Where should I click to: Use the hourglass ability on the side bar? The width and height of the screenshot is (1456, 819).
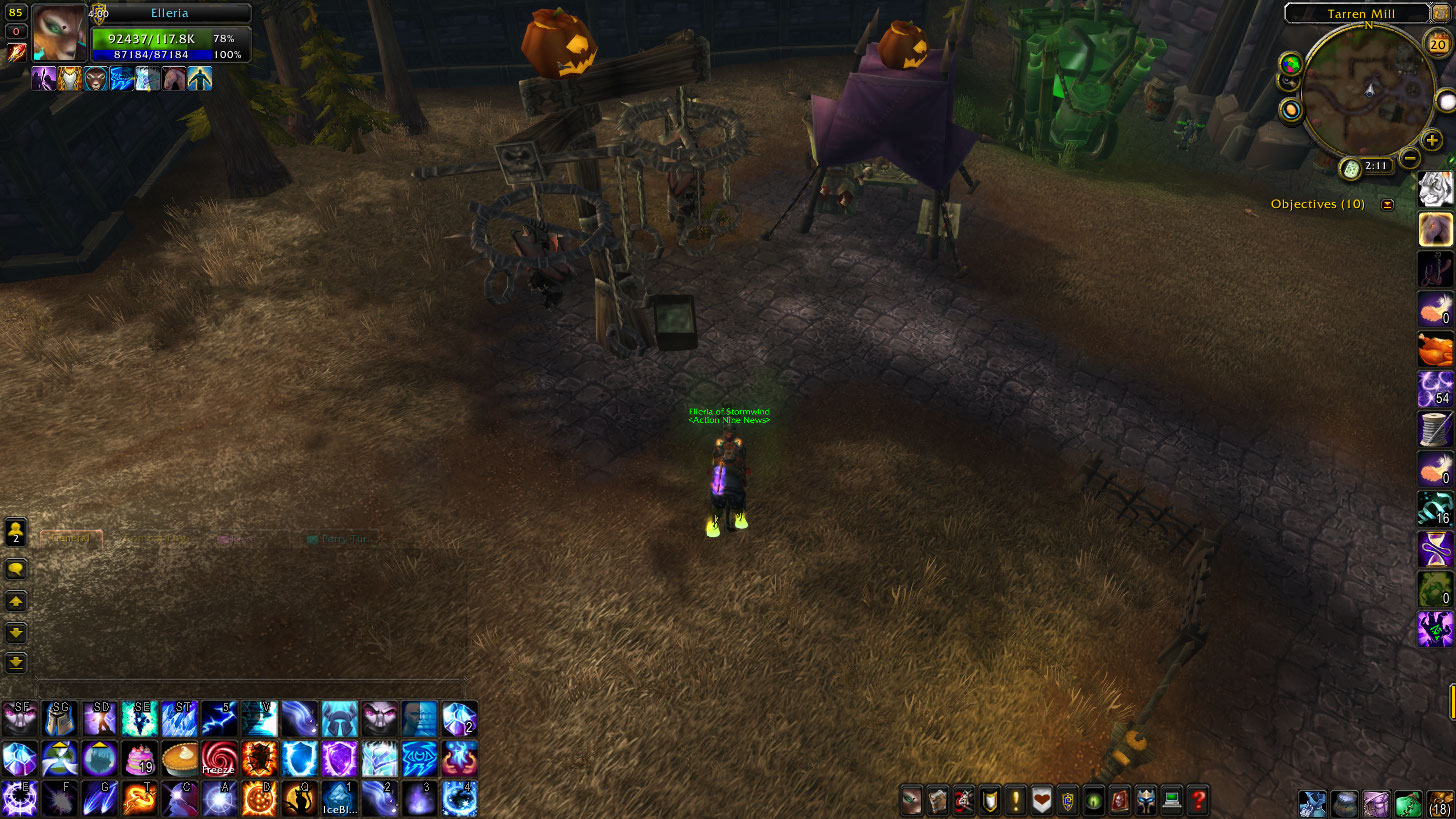tap(1436, 549)
